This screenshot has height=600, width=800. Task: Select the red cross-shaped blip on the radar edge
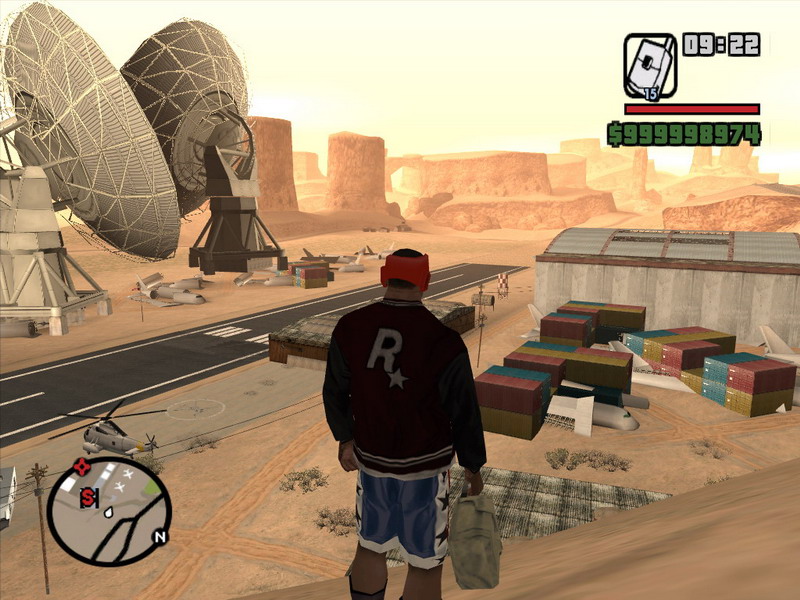coord(82,465)
